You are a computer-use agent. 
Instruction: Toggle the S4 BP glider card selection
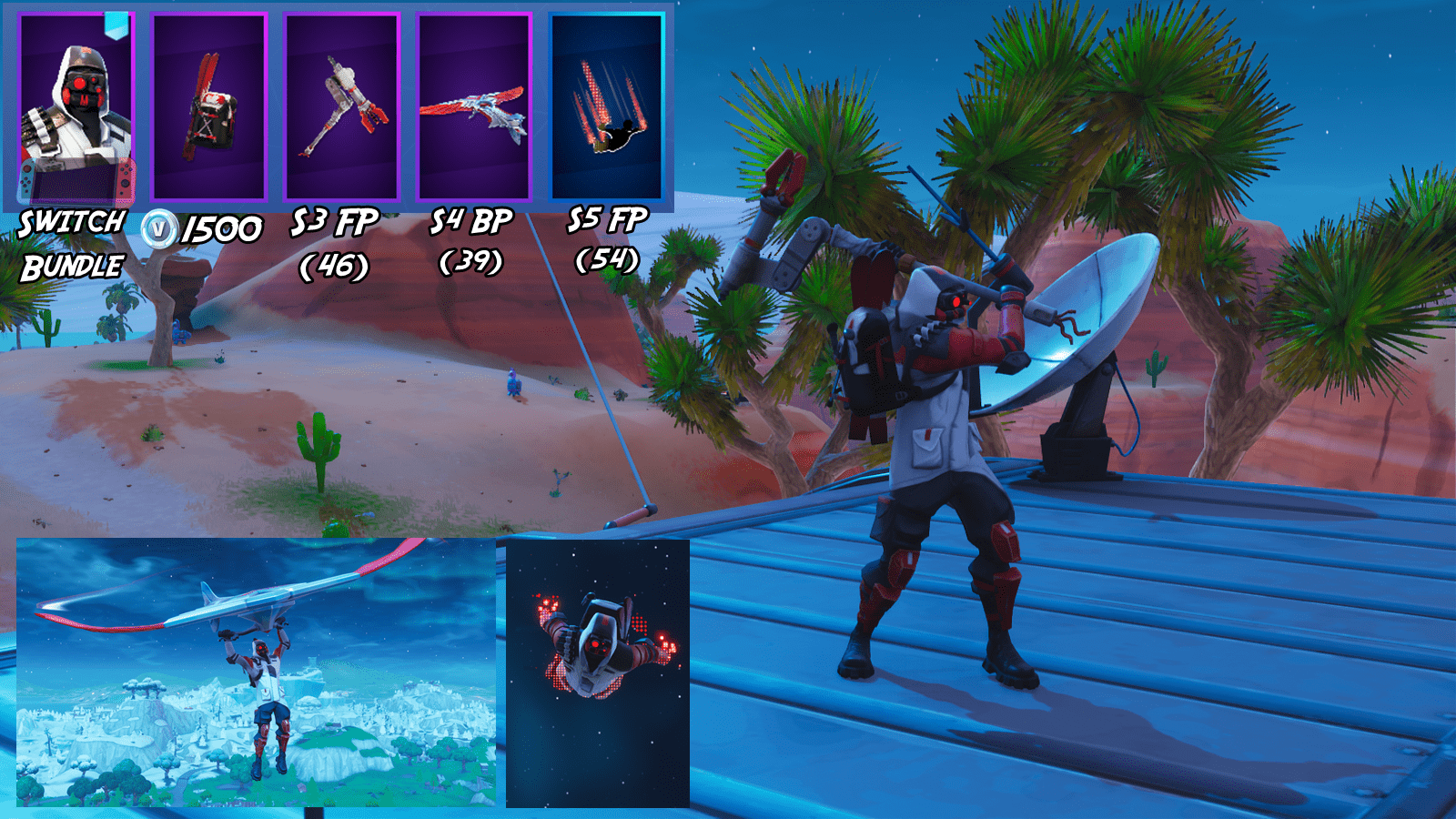[475, 107]
